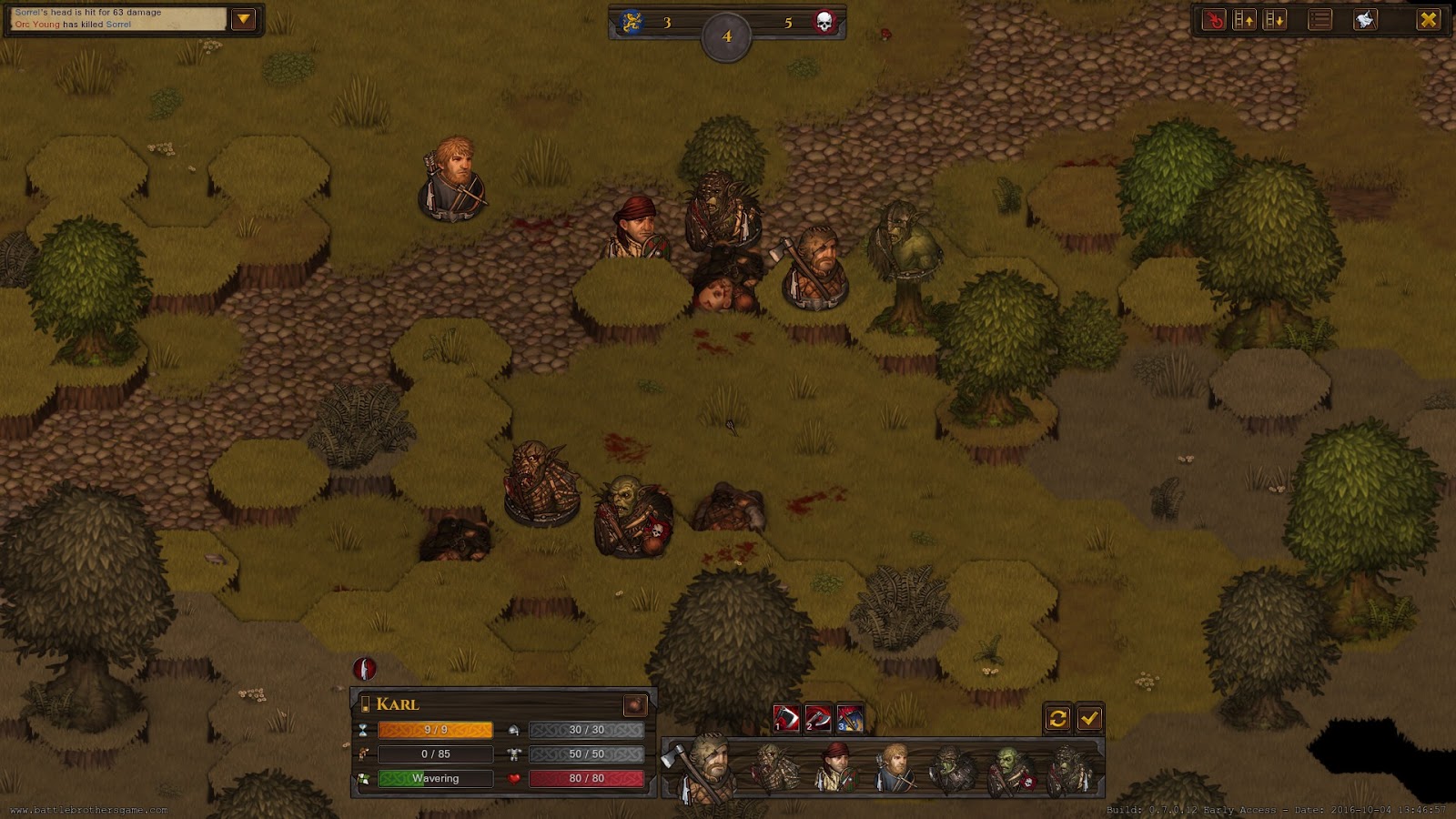Click Karl's red health bar showing 80/80
Screen dimensions: 1456x819
point(585,778)
